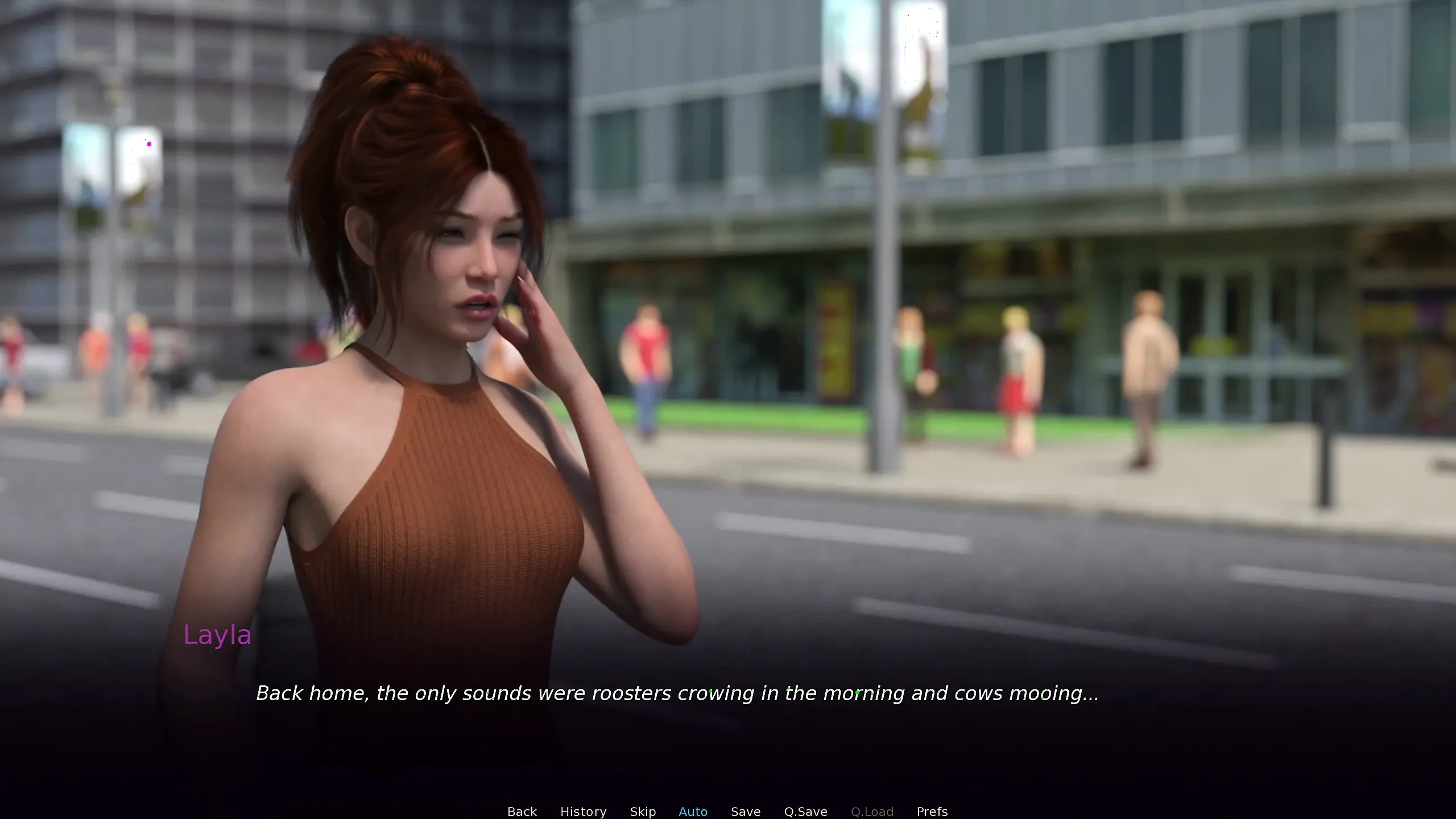The height and width of the screenshot is (819, 1456).
Task: Open the Save menu
Action: tap(745, 811)
